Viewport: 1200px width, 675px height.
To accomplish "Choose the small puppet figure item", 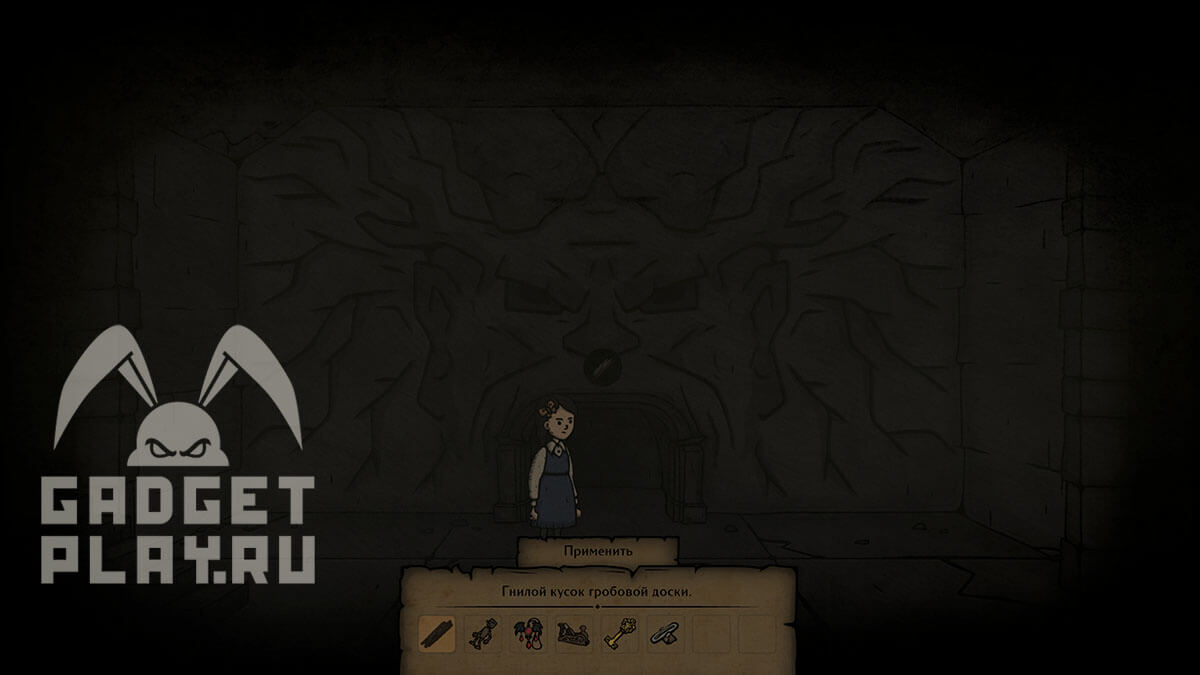I will pos(482,634).
